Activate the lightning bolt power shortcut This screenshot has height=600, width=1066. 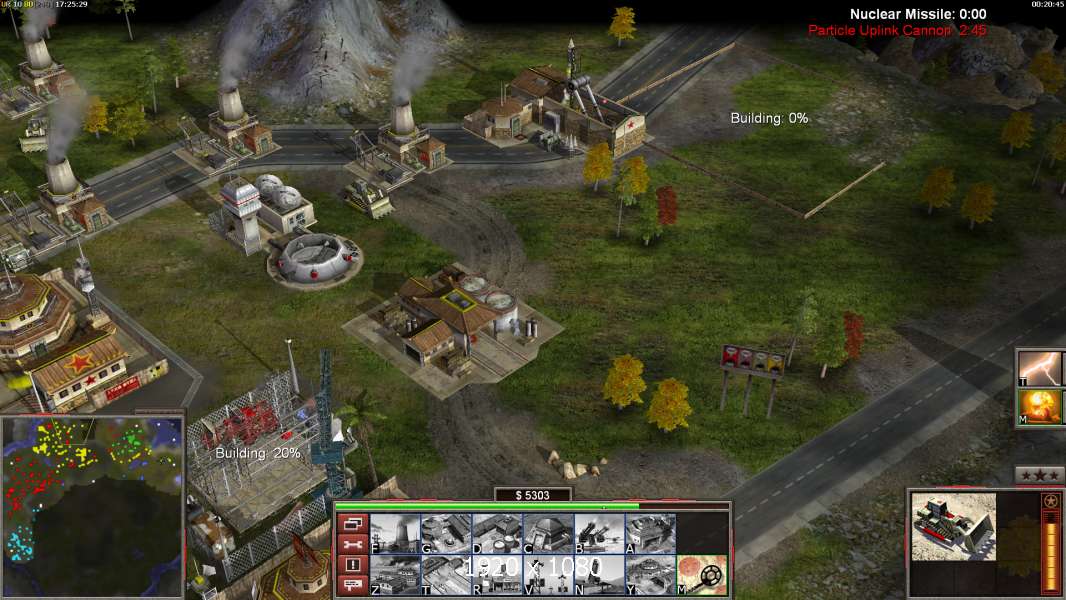[1040, 367]
